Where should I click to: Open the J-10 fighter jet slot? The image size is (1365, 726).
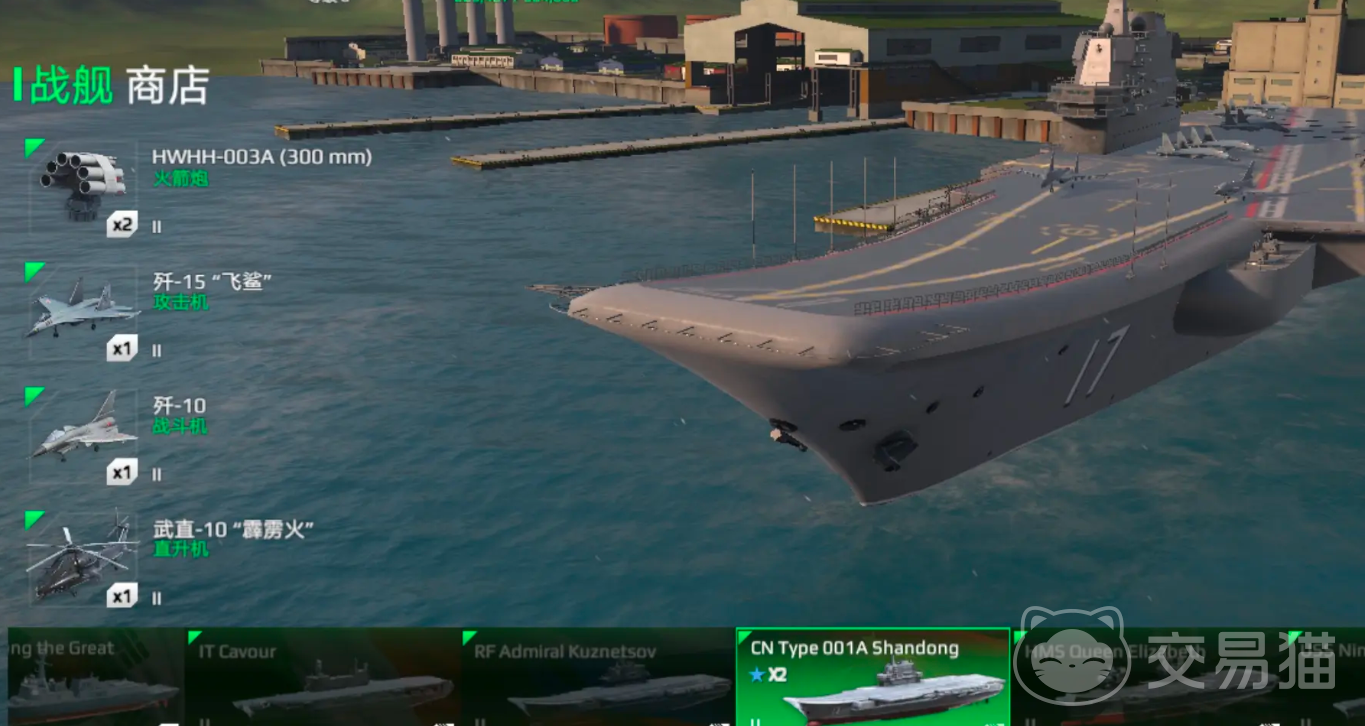click(82, 435)
